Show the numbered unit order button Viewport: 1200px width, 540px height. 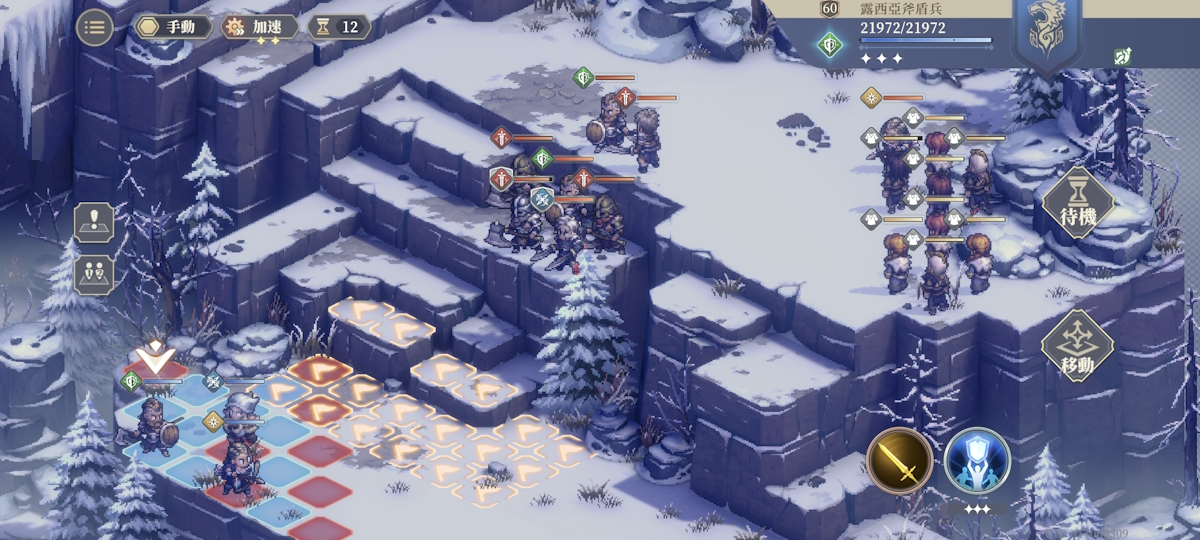tap(94, 274)
